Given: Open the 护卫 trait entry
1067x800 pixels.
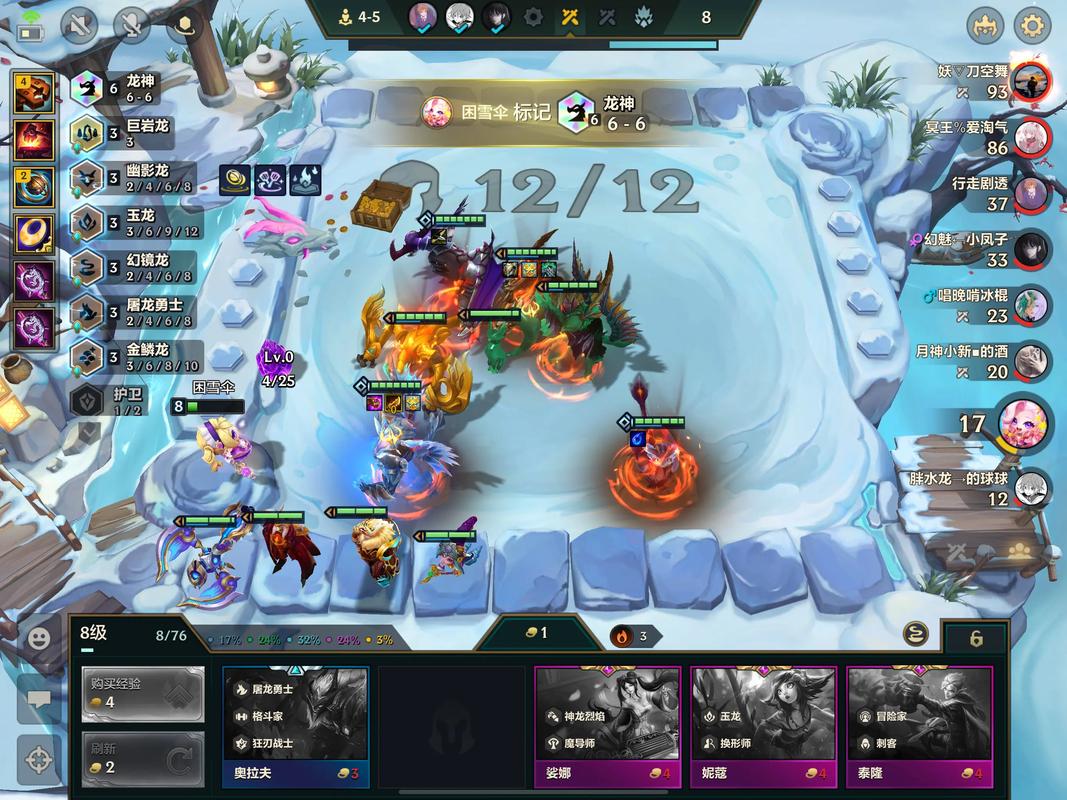Looking at the screenshot, I should 112,401.
